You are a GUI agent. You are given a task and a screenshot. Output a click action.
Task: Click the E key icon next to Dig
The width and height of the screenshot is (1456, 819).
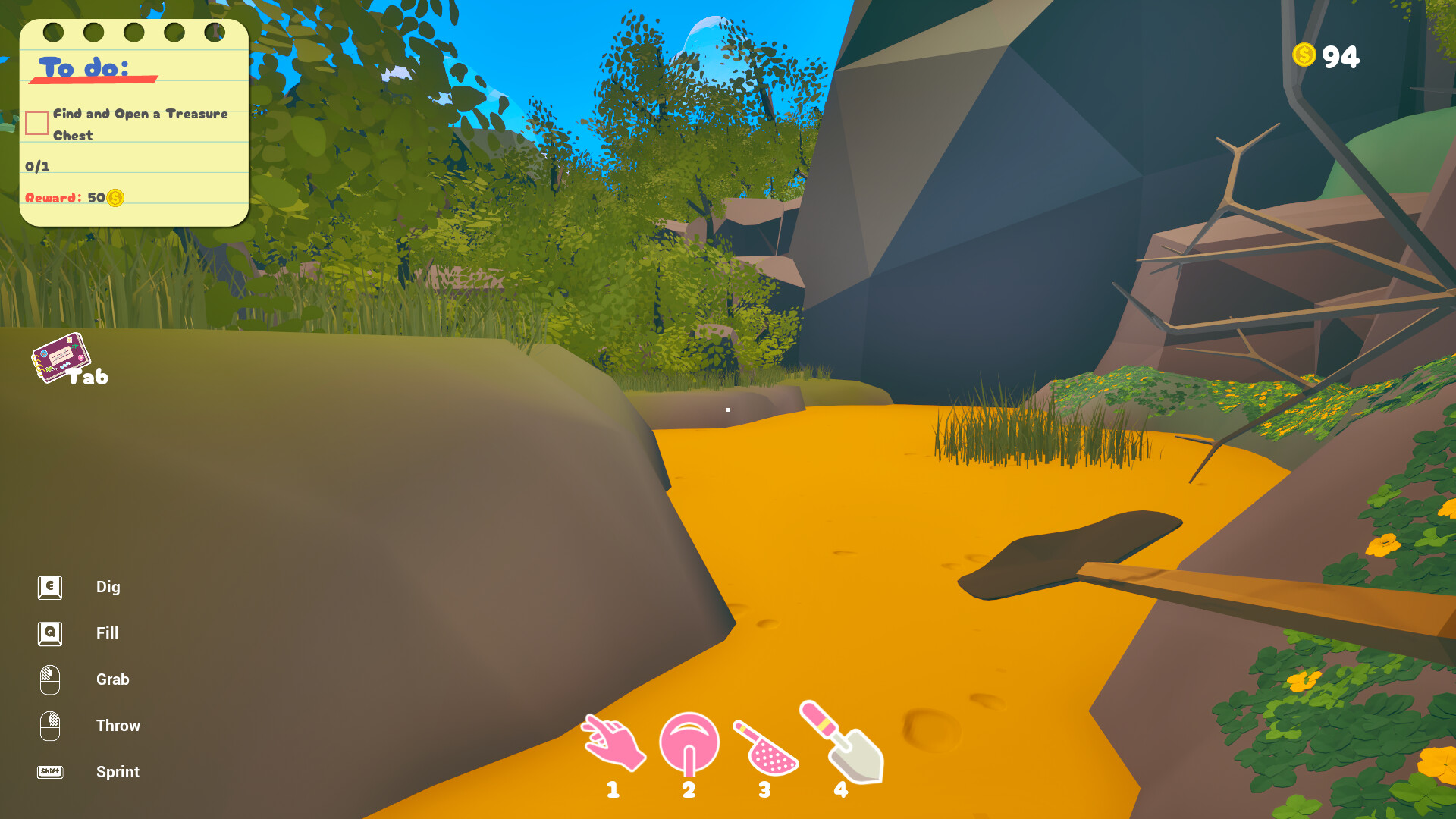[49, 586]
